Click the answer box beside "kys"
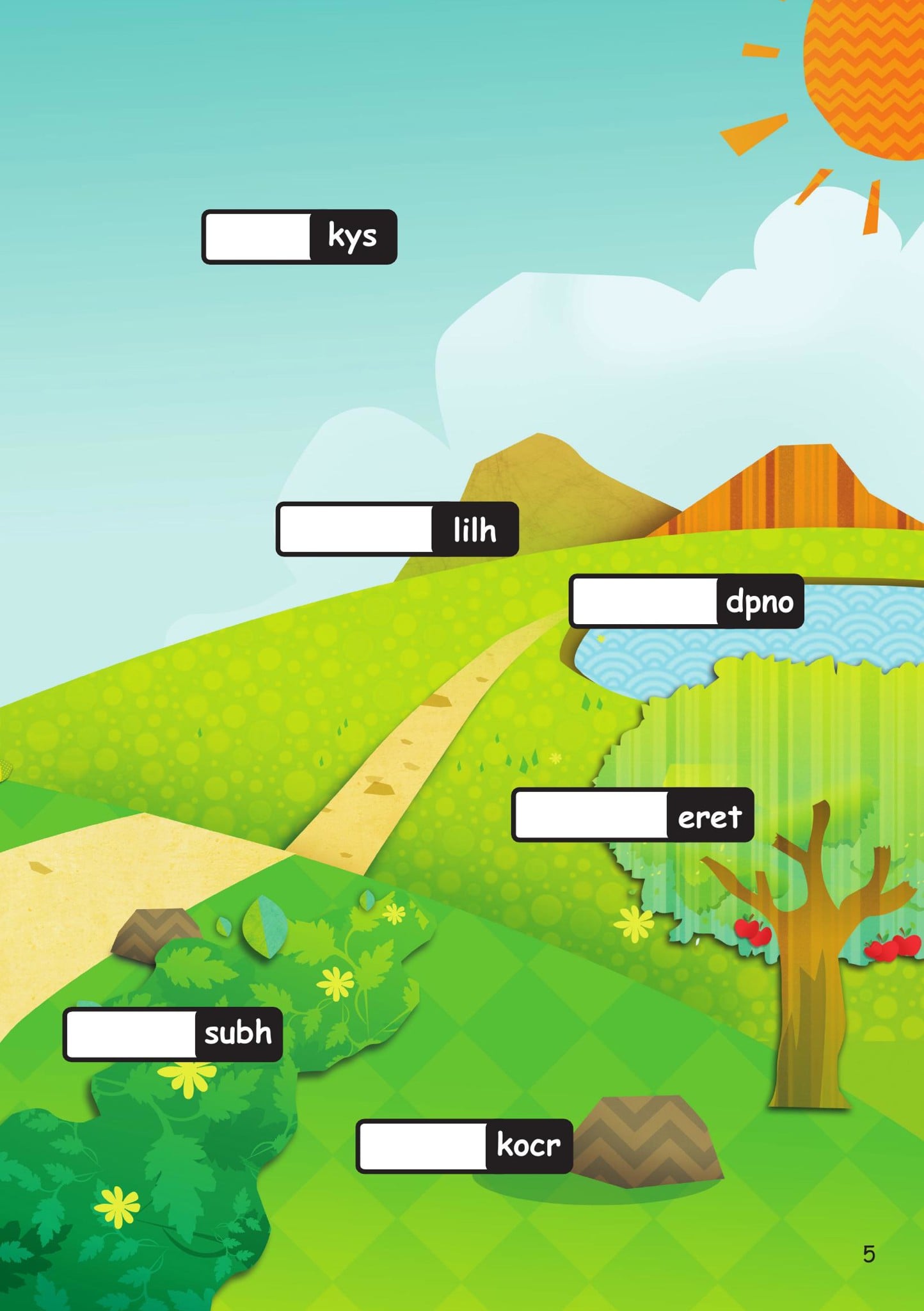This screenshot has height=1311, width=924. pyautogui.click(x=258, y=237)
